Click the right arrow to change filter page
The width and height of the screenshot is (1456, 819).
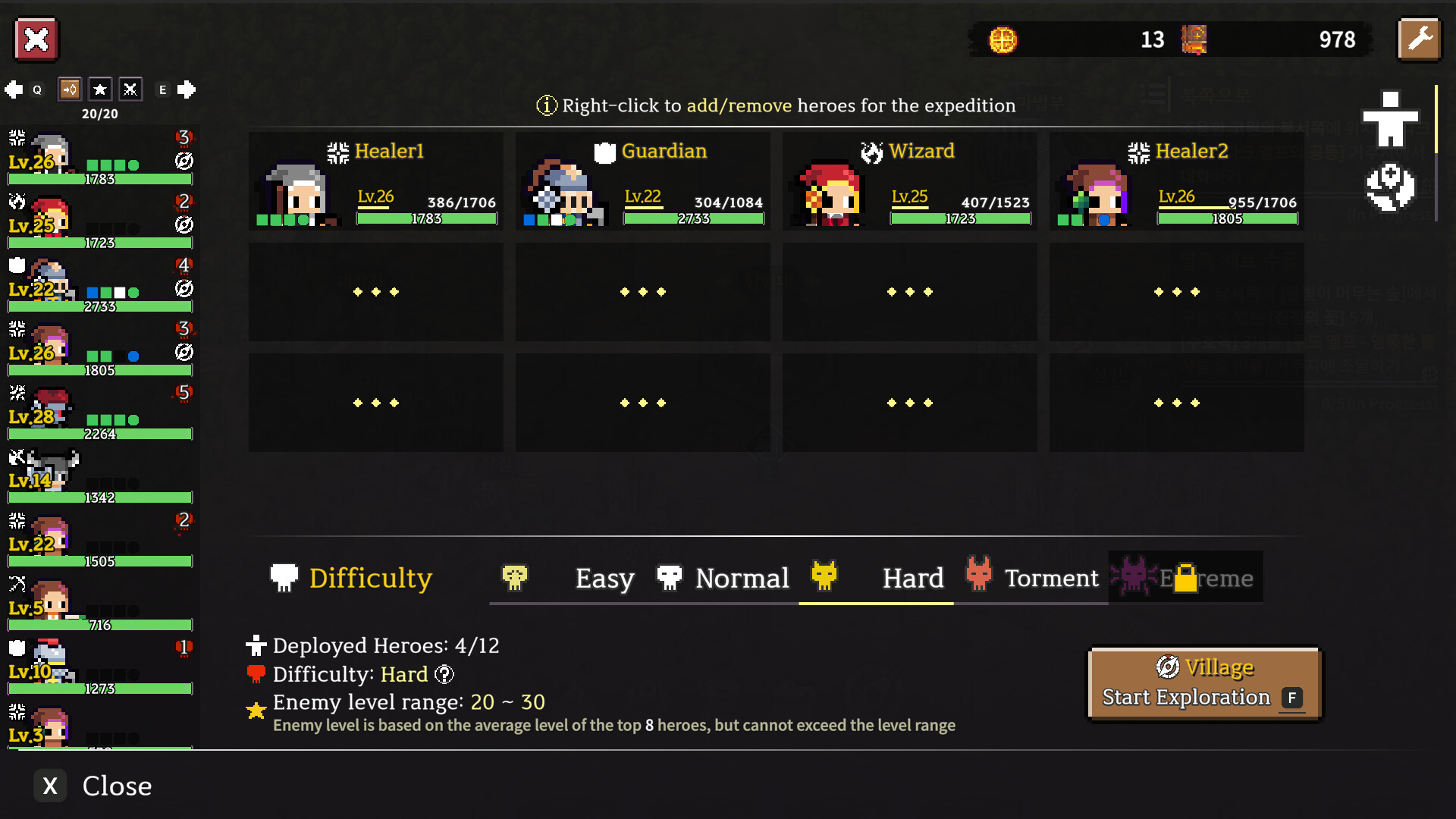(187, 89)
